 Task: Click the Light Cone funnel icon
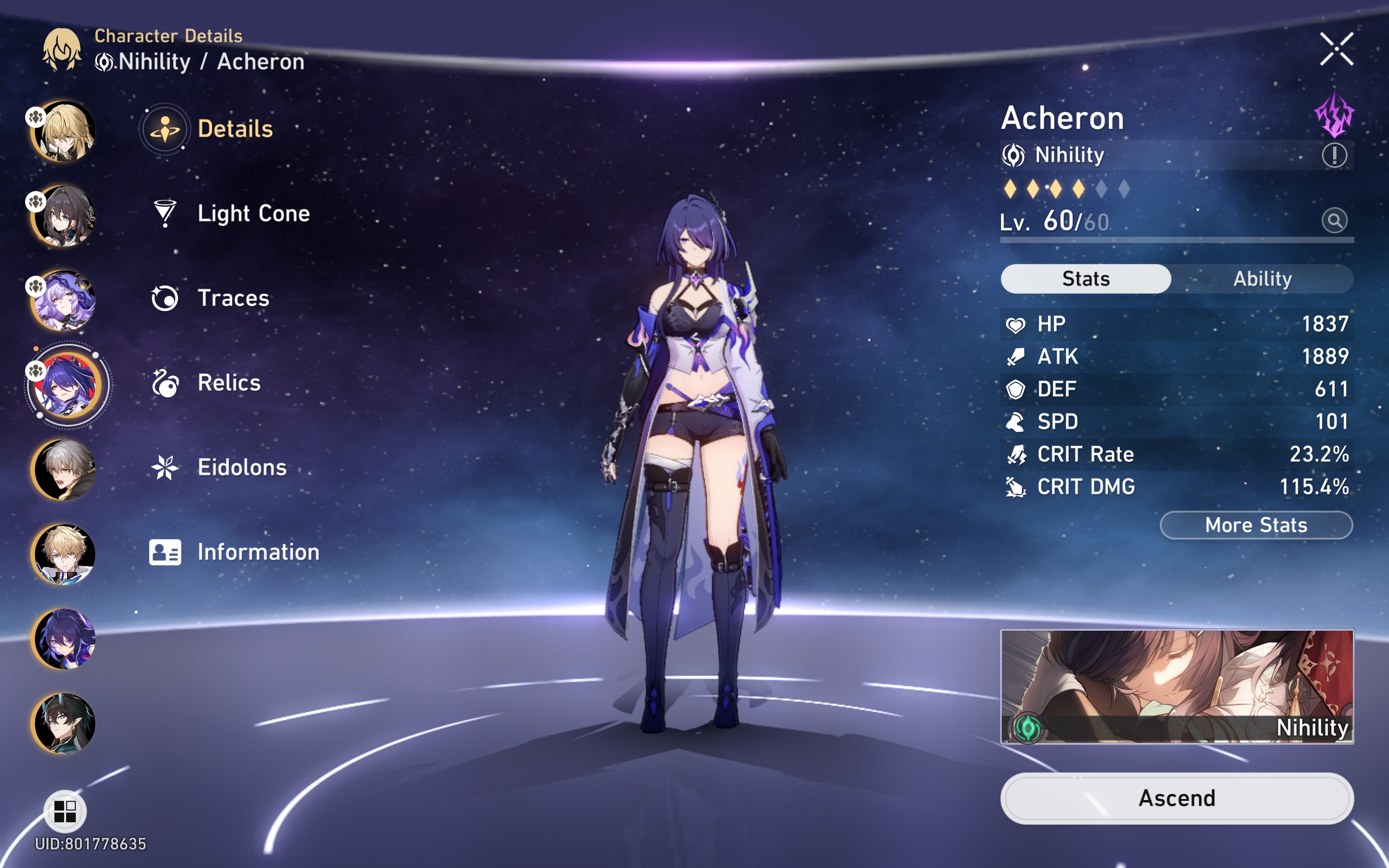pos(165,214)
